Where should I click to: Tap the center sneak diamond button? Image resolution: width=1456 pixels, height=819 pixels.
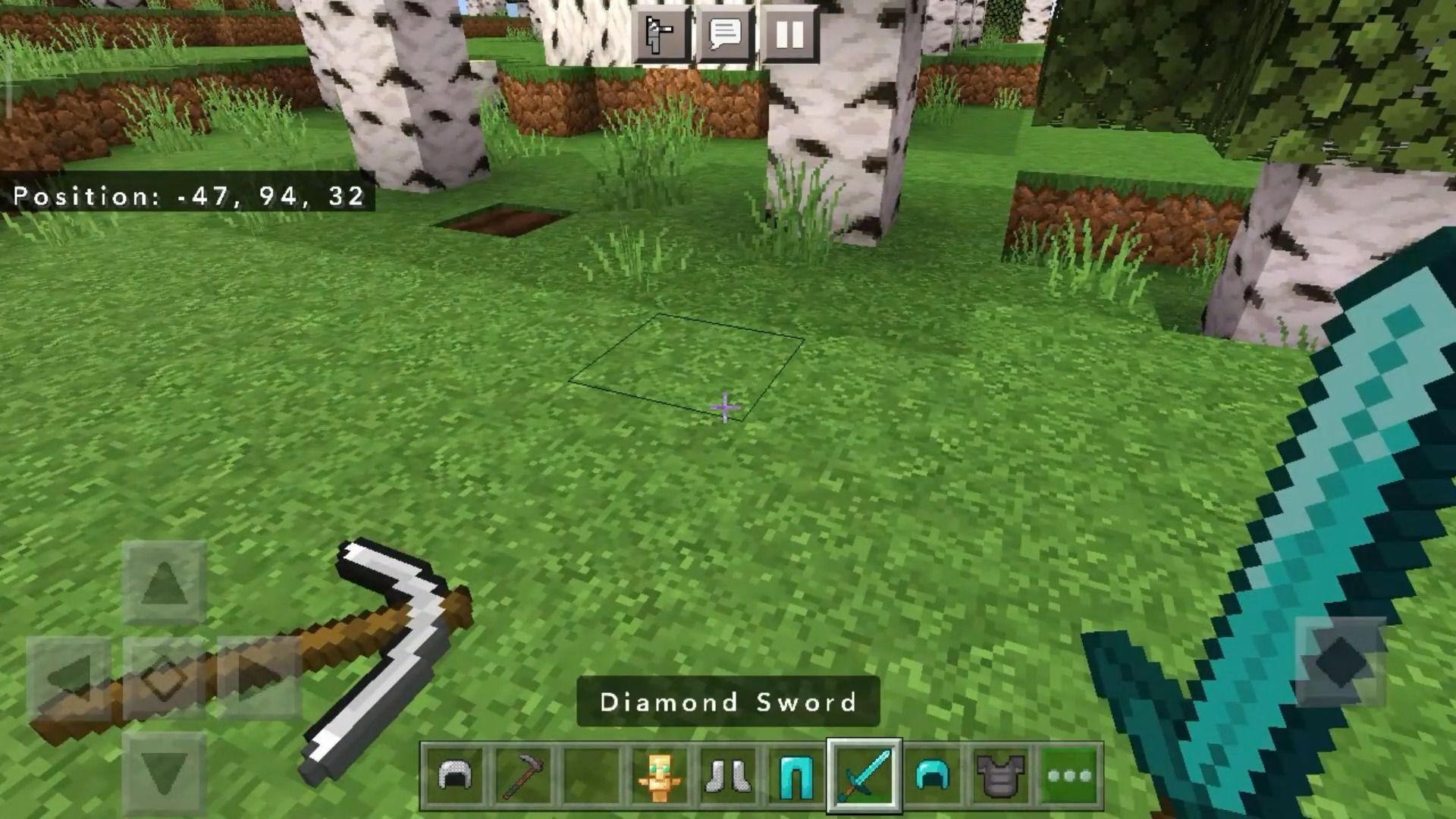point(164,677)
